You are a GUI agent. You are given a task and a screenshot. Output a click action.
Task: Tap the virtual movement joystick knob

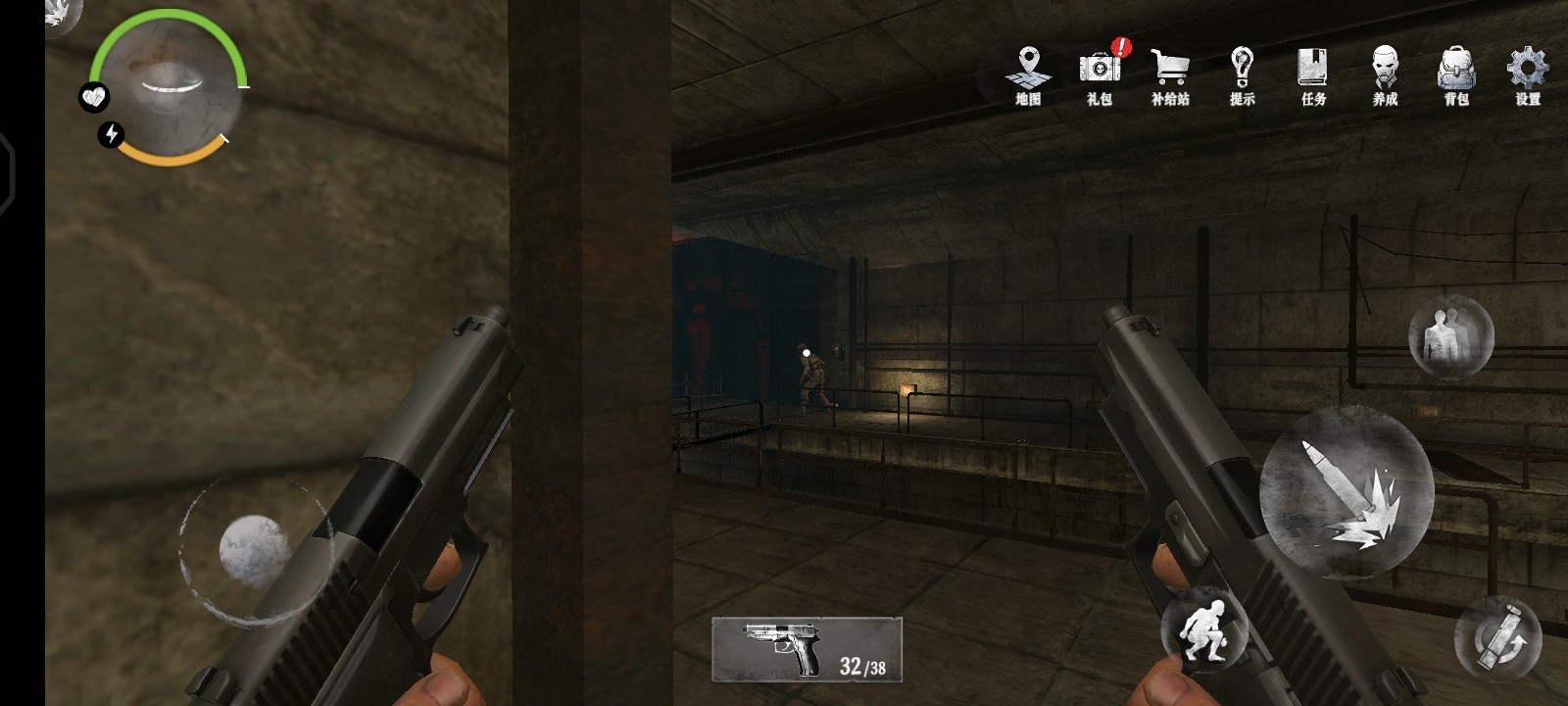point(253,549)
